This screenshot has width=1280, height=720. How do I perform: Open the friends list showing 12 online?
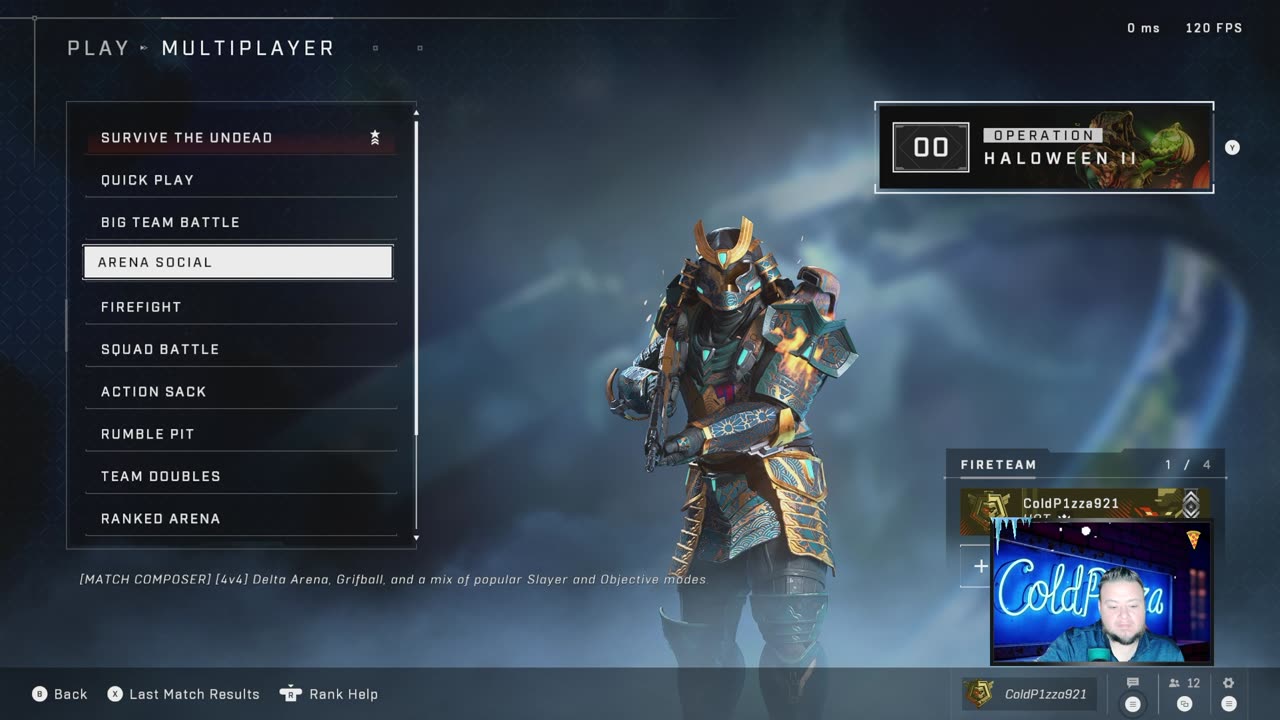(1184, 685)
